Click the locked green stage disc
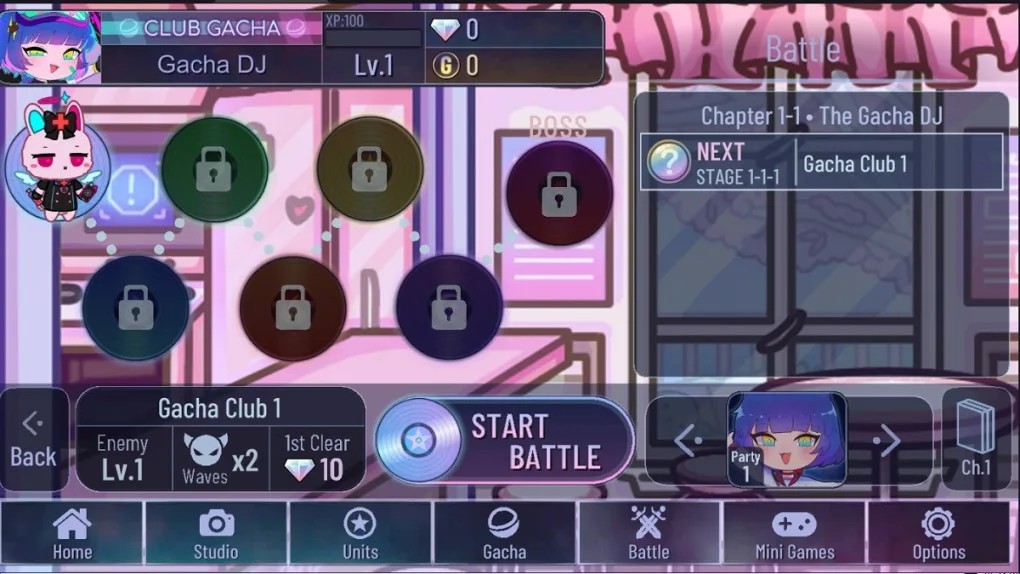Screen dimensions: 1020x574 pos(214,170)
